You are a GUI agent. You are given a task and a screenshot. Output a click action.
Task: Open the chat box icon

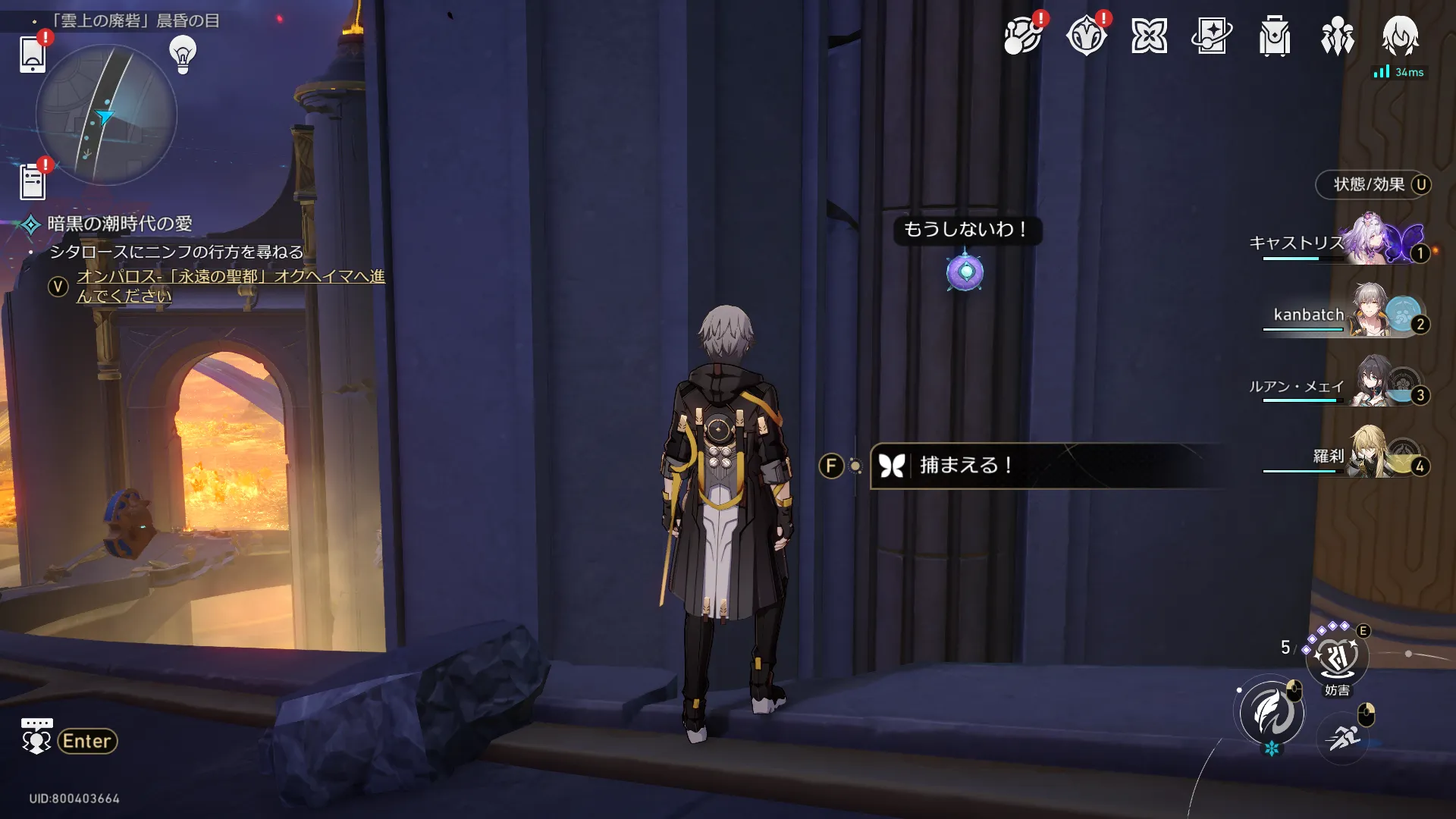point(36,737)
